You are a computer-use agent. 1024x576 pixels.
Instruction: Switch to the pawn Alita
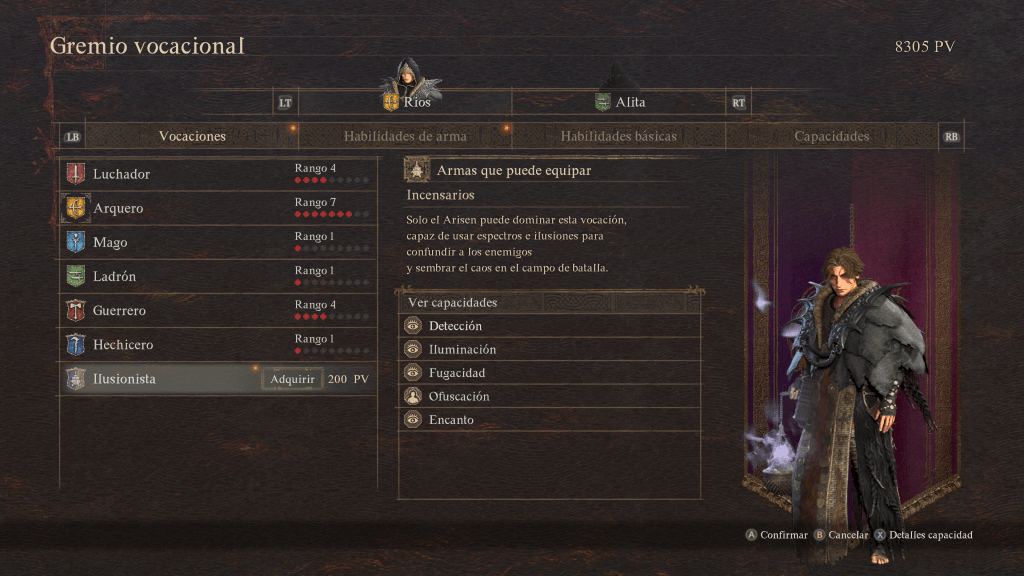620,102
